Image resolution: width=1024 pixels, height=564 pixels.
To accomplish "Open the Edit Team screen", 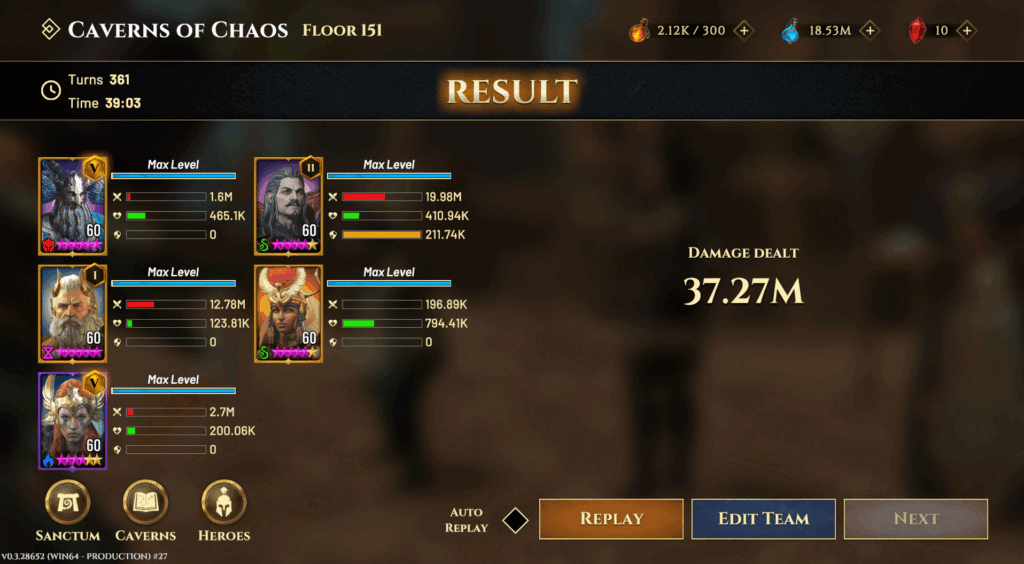I will (x=763, y=519).
